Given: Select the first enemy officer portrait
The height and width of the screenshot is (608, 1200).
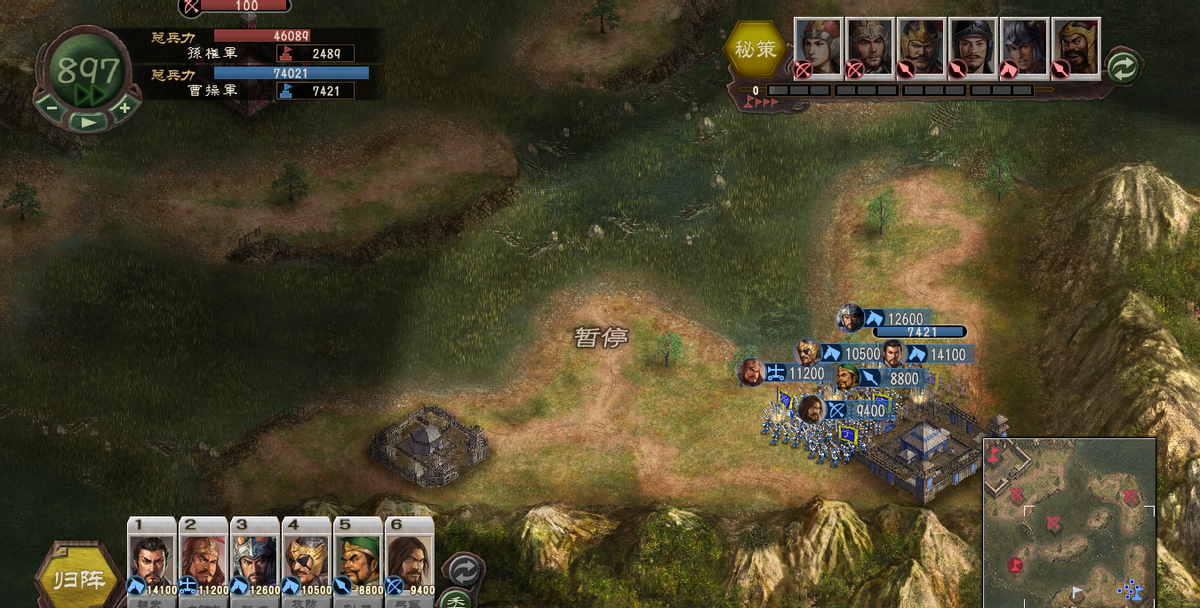Looking at the screenshot, I should point(818,47).
